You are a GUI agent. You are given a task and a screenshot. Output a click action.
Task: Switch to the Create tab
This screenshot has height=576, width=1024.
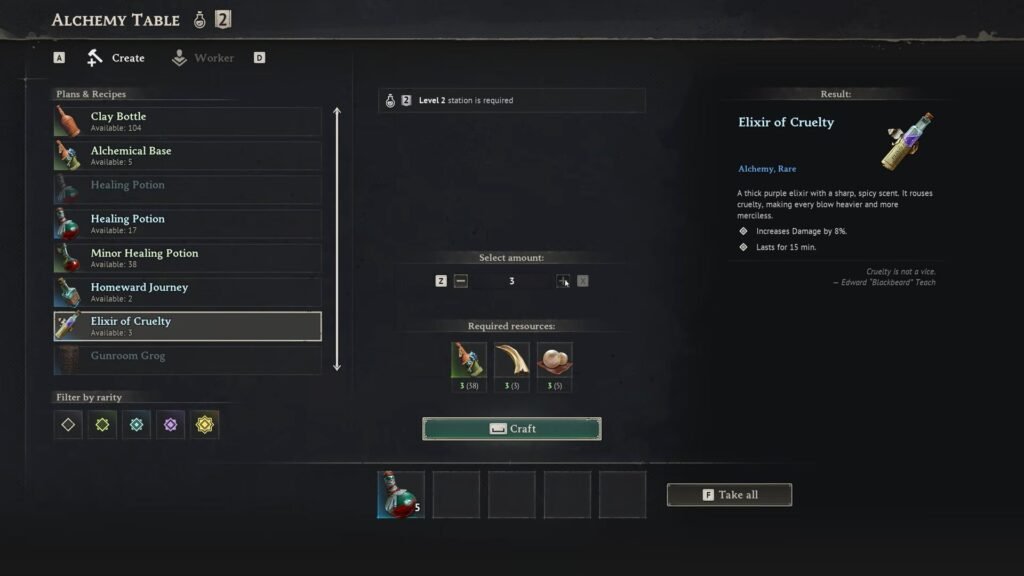tap(116, 58)
